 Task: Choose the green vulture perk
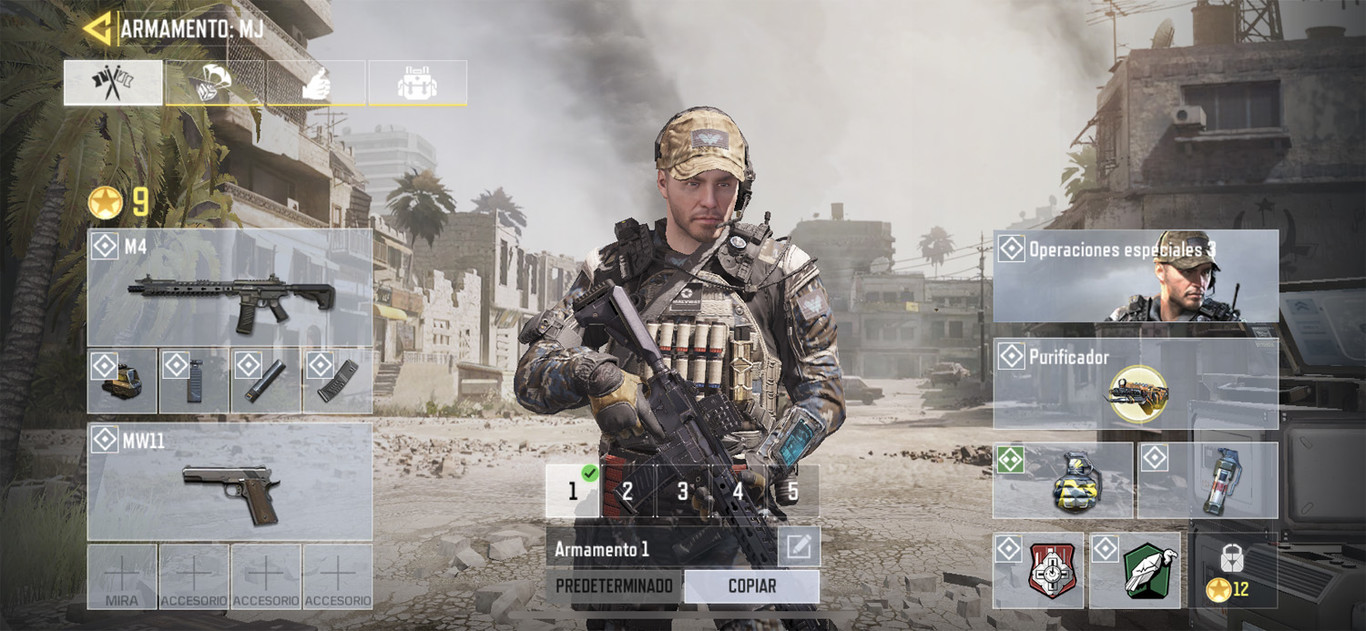1135,570
